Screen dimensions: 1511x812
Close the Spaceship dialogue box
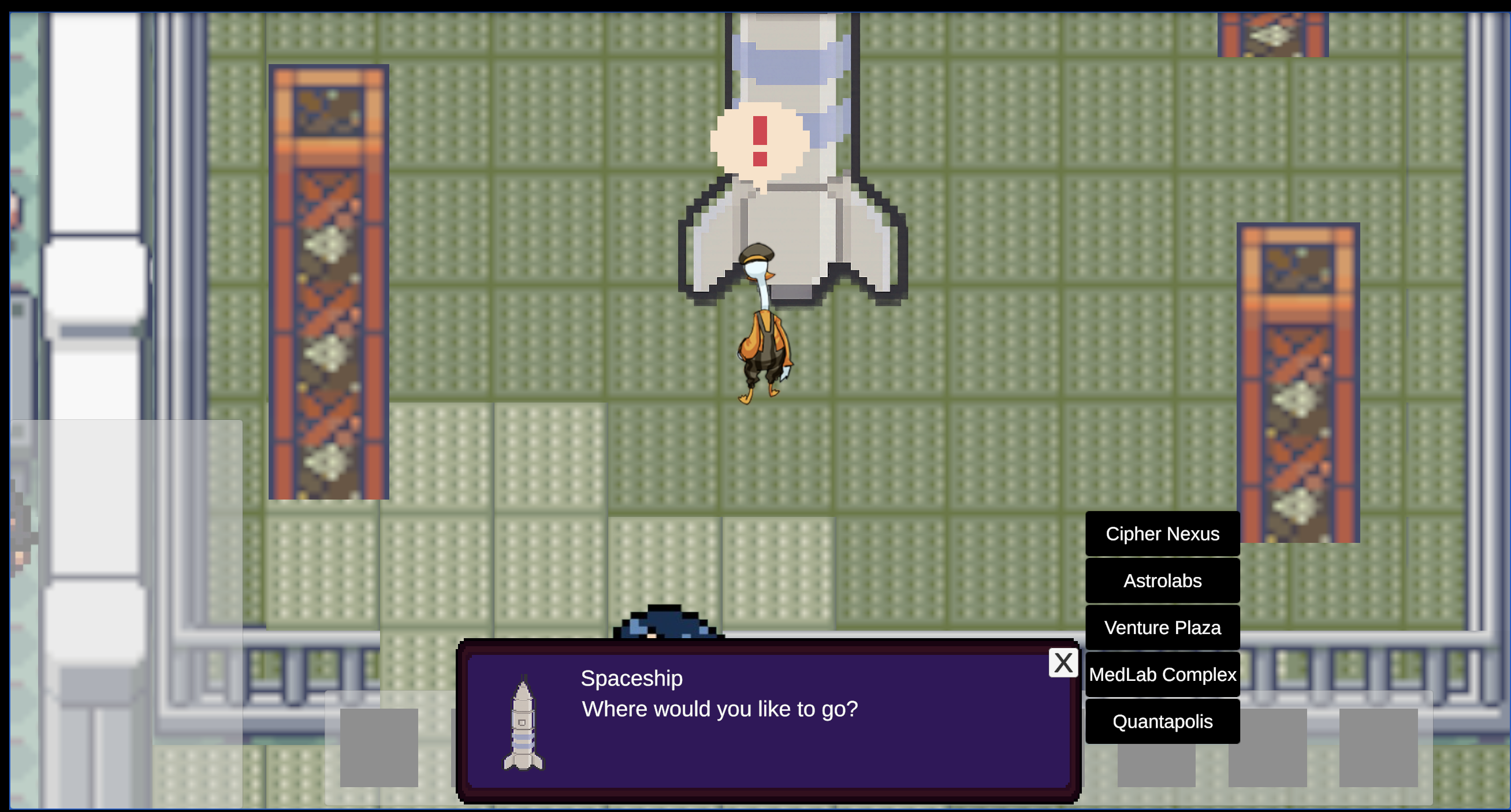(x=1063, y=663)
